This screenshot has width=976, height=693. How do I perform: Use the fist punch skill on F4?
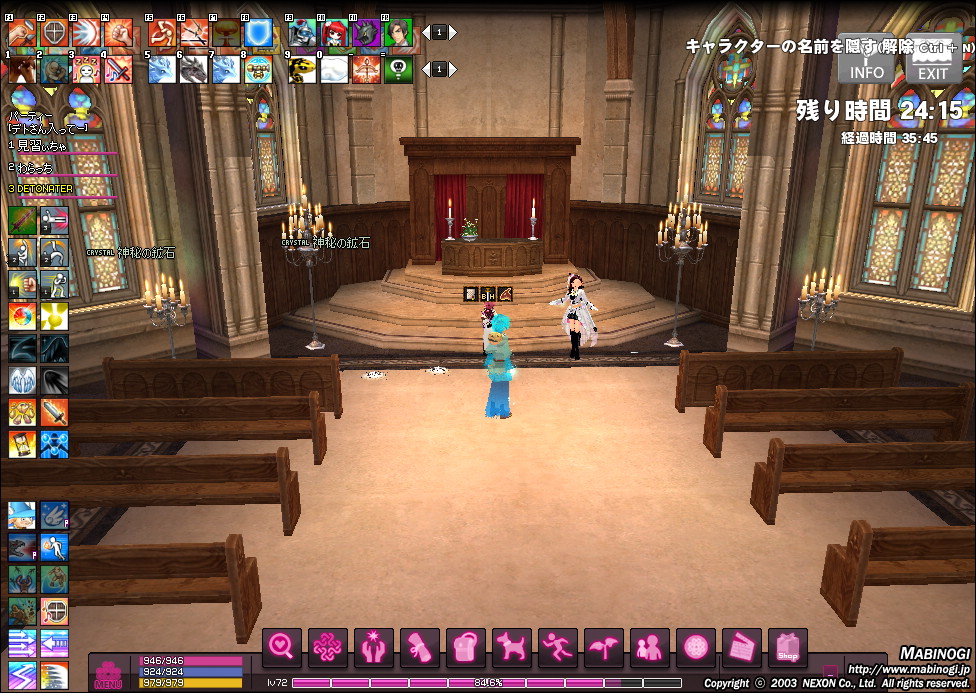click(119, 33)
